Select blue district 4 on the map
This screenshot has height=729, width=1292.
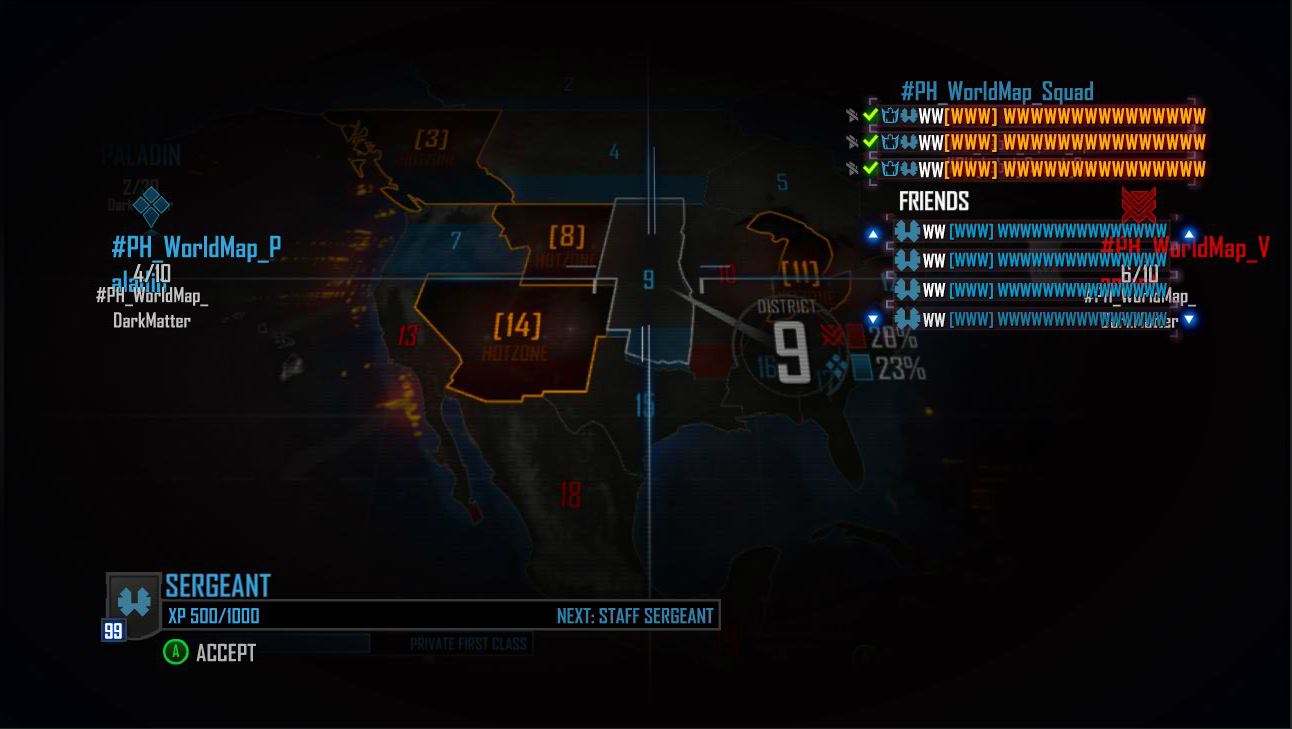pos(614,153)
